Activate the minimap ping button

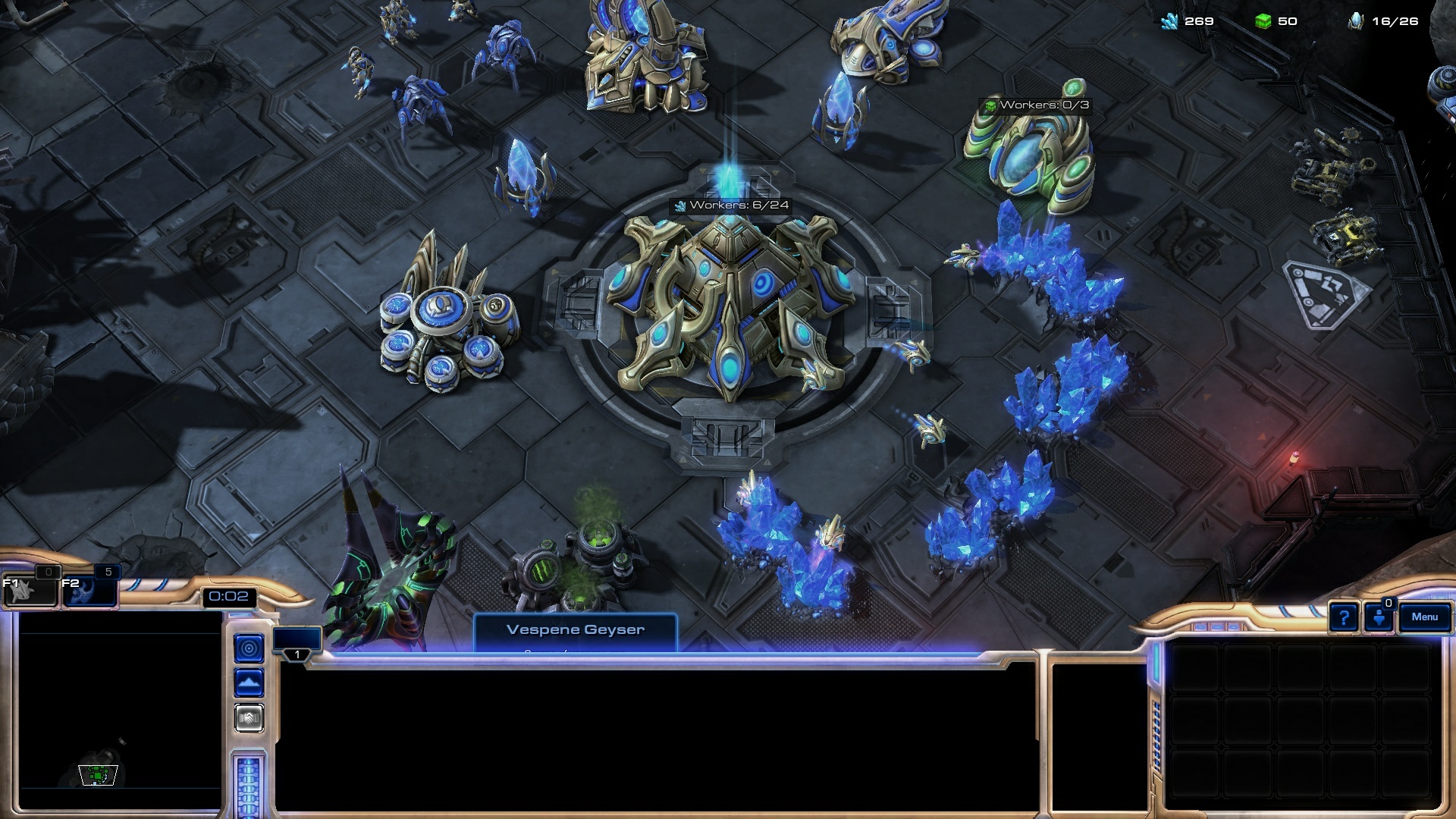click(x=249, y=648)
